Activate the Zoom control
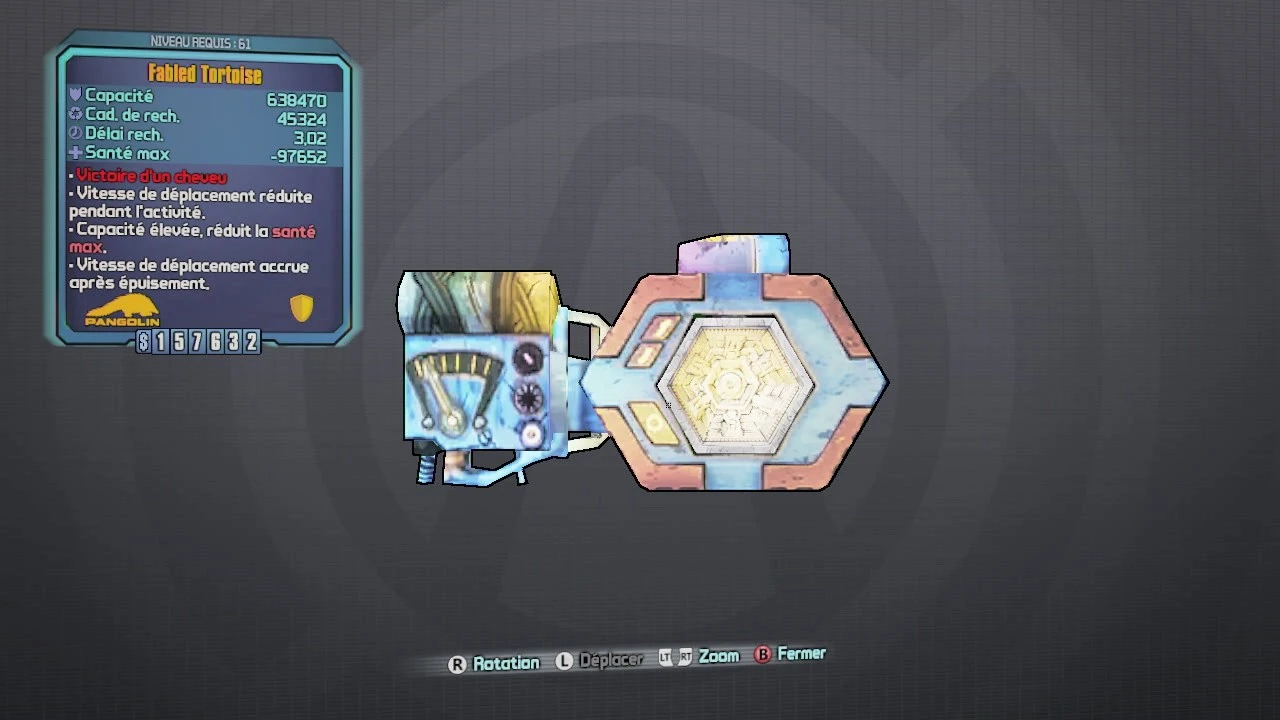This screenshot has width=1280, height=720. (x=719, y=656)
